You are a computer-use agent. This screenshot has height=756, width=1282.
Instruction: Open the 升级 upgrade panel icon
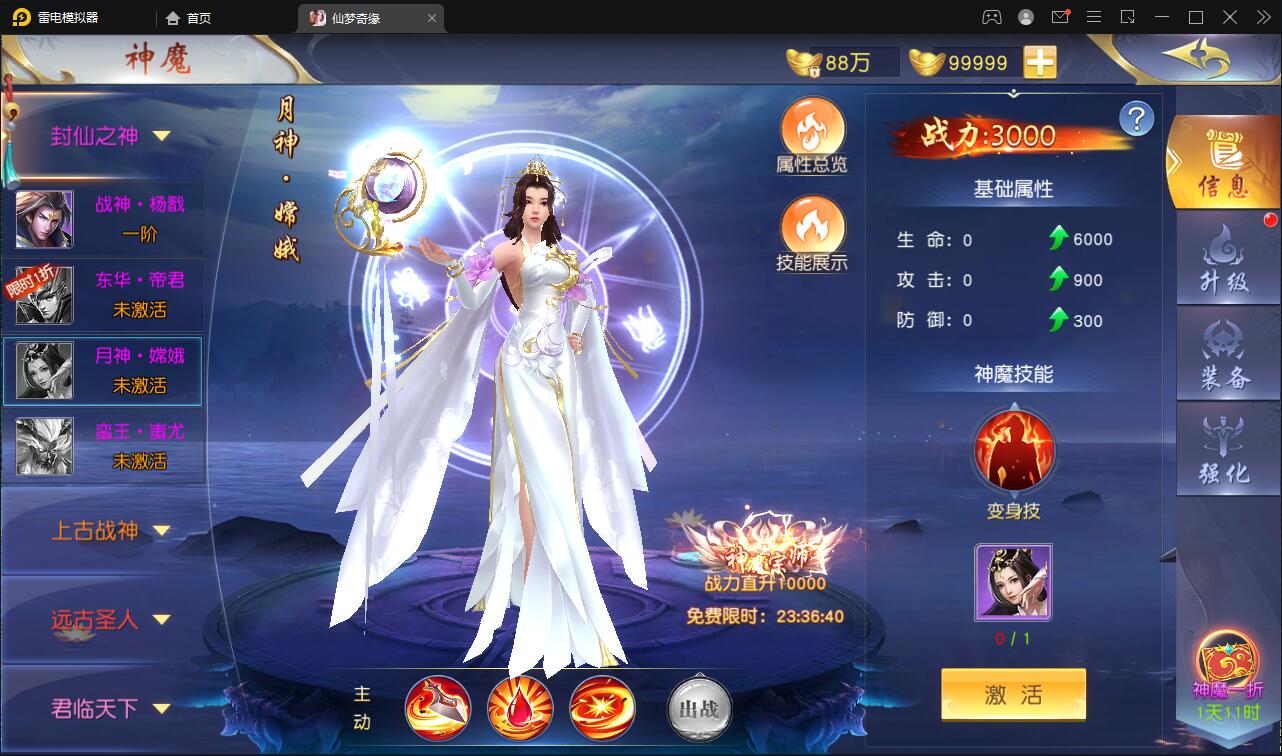tap(1227, 258)
